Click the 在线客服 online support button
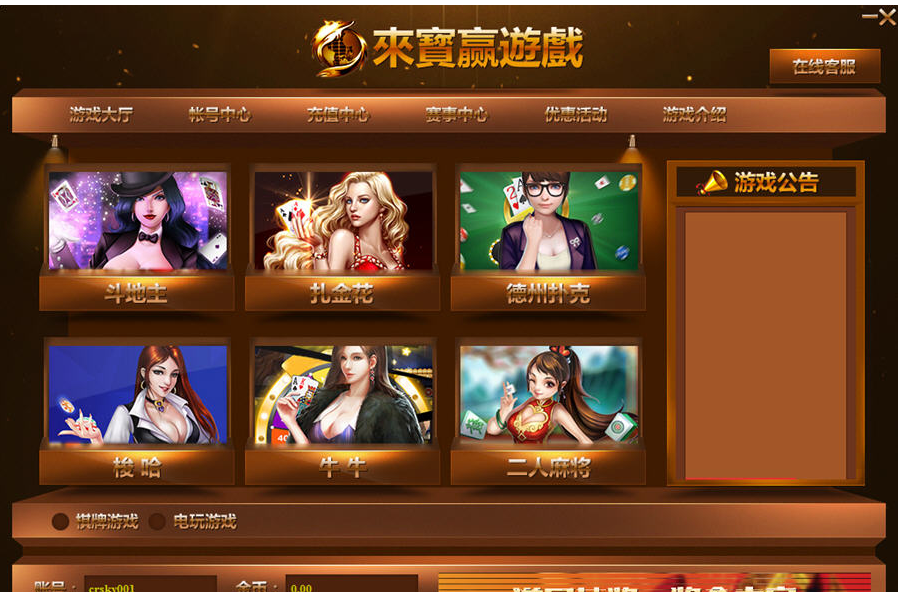Screen dimensions: 898x592 point(824,67)
